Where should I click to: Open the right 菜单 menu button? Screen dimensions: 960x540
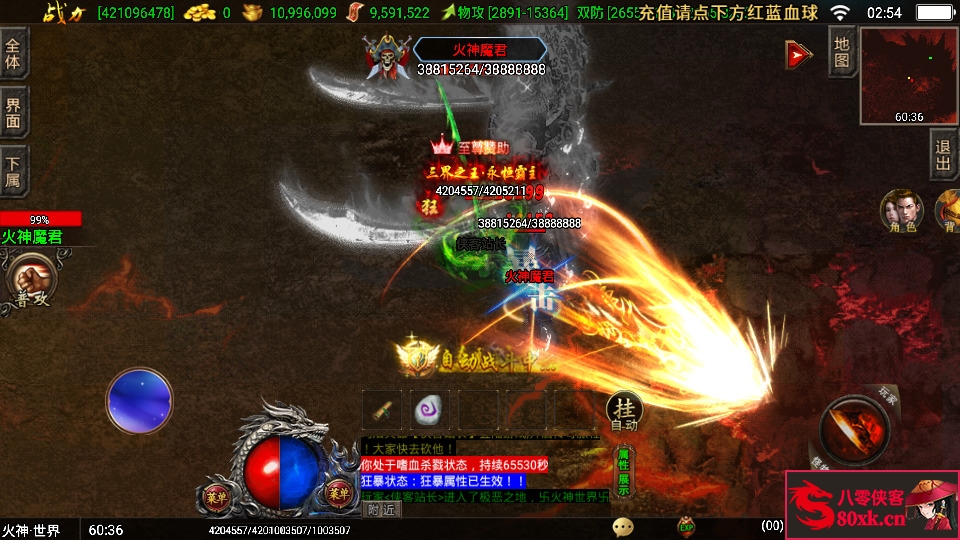tap(338, 492)
